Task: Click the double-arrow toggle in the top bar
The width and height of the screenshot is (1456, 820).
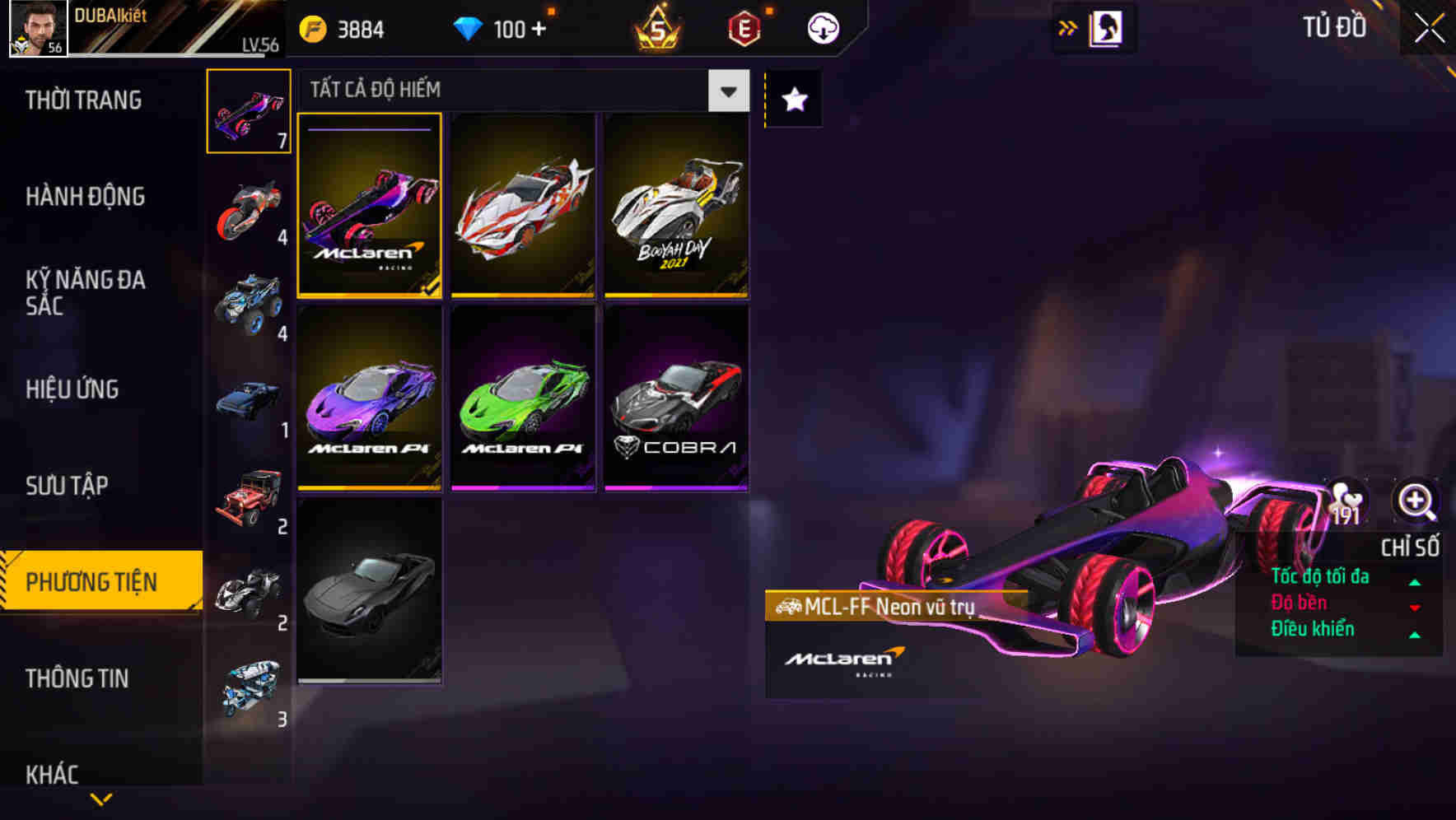Action: coord(1067,27)
